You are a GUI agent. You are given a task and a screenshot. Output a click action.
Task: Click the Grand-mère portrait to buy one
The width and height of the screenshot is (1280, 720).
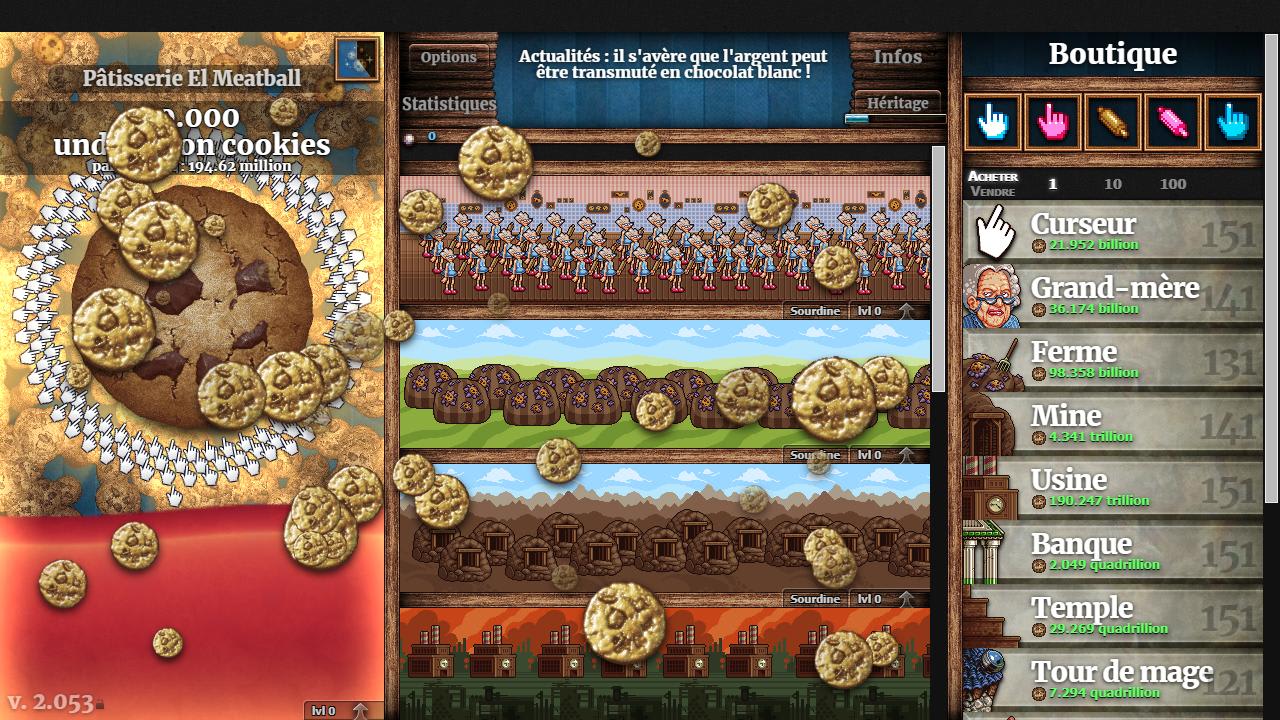pyautogui.click(x=991, y=296)
